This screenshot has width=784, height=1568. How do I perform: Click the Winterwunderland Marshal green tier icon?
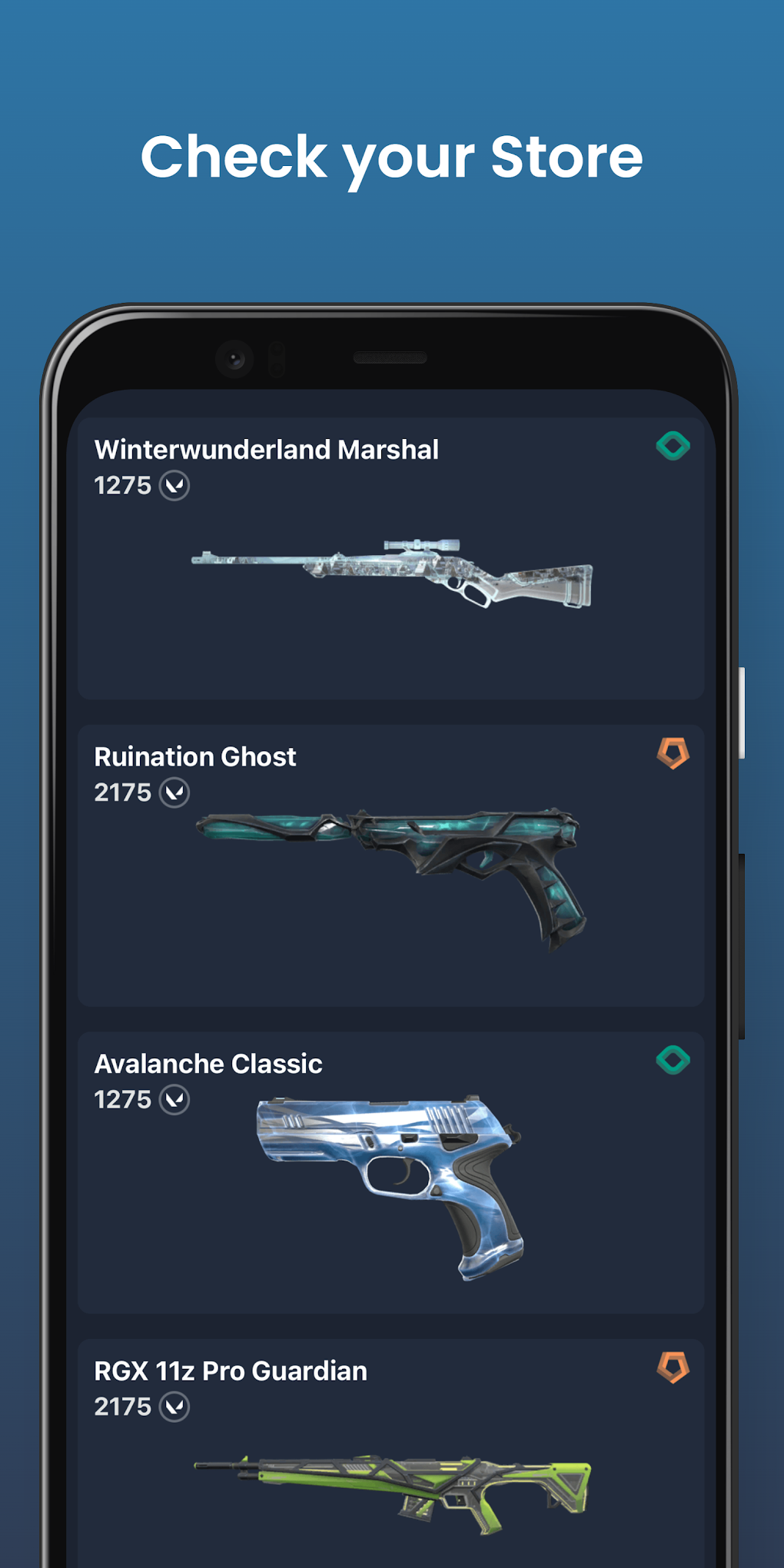click(x=673, y=446)
